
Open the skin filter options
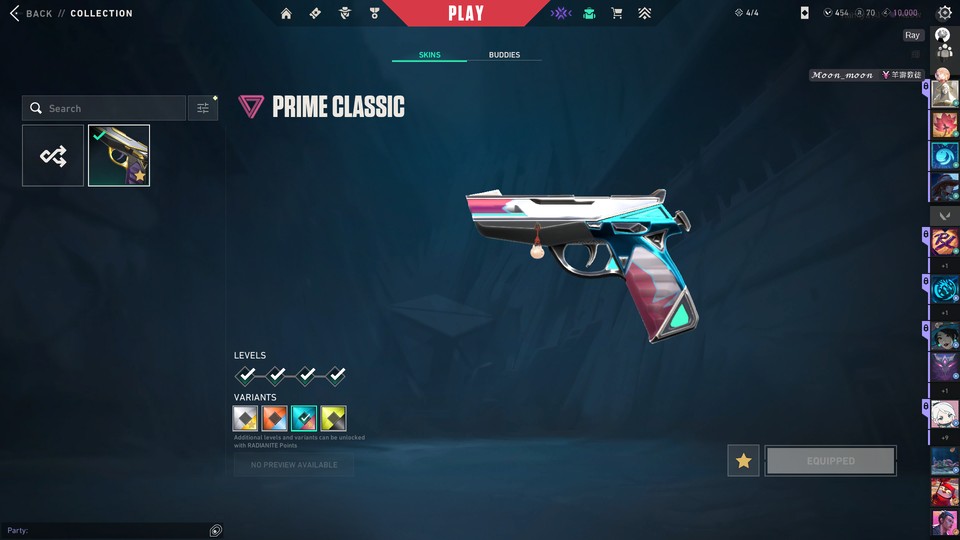point(203,108)
